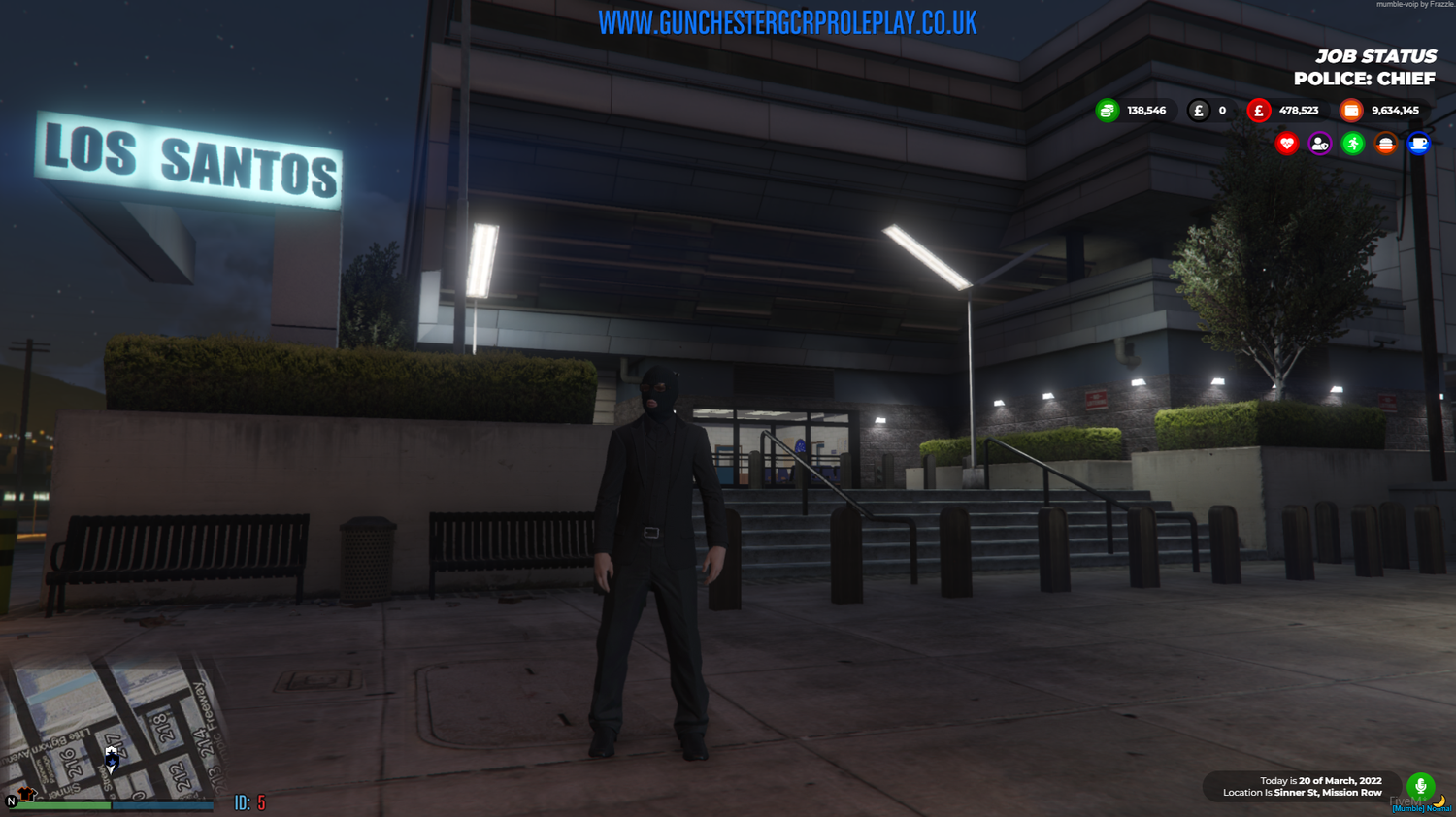Select the purple armor shield icon
Screen dimensions: 1456x817
pos(1319,143)
